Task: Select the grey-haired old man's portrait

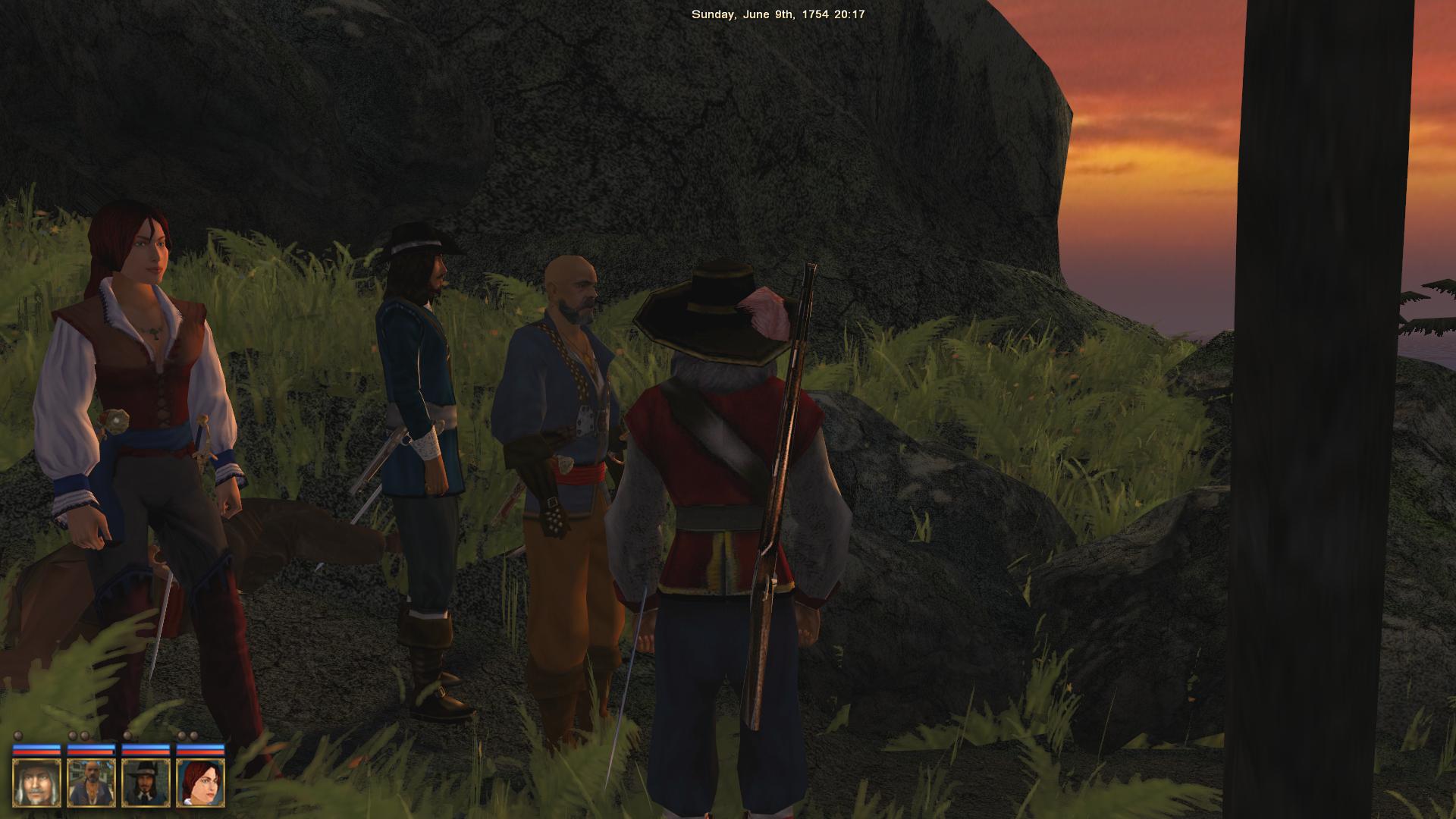Action: point(36,783)
